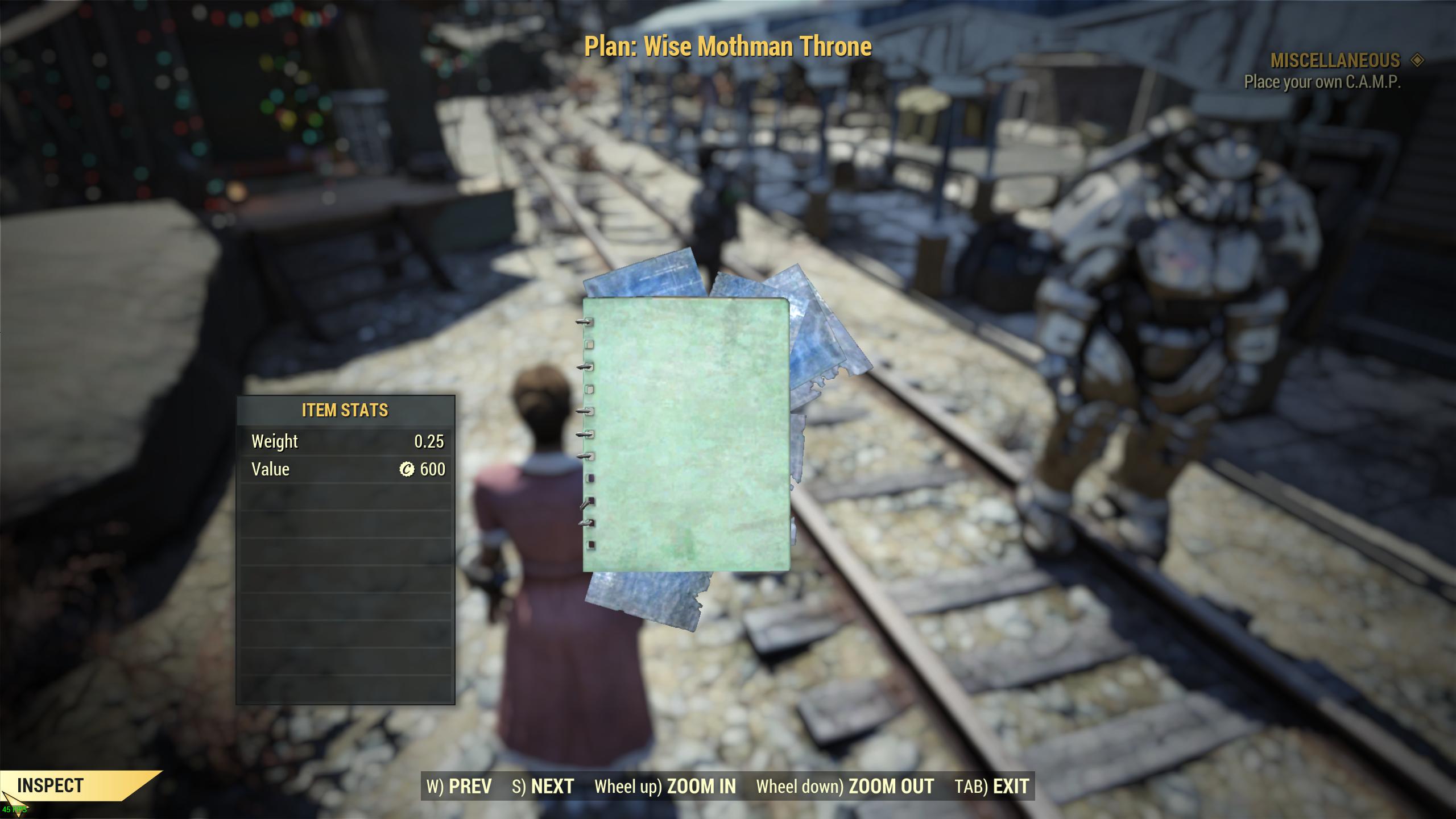Click the ITEM STATS panel header
Image resolution: width=1456 pixels, height=819 pixels.
point(345,410)
